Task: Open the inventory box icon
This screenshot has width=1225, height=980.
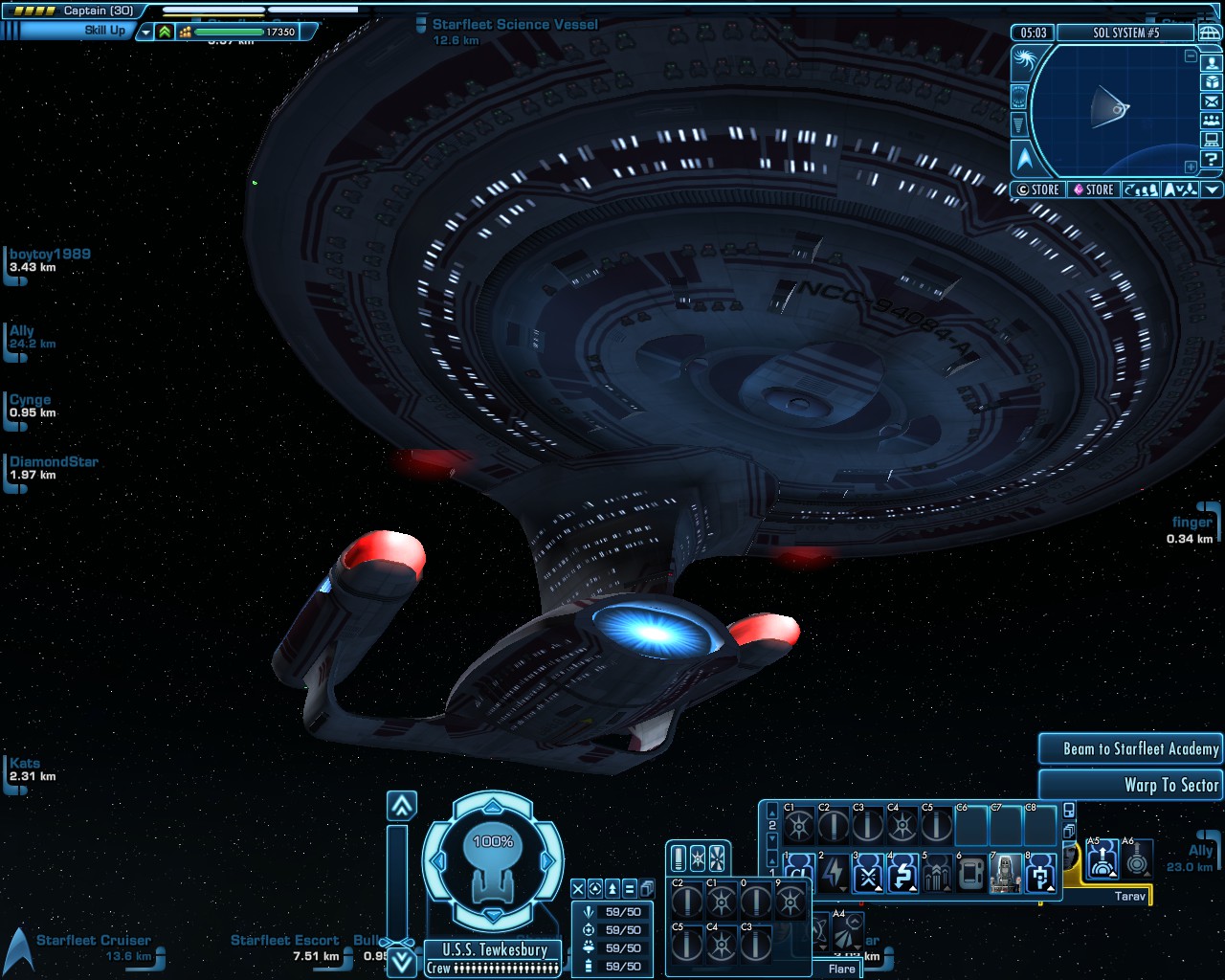Action: coord(1212,82)
